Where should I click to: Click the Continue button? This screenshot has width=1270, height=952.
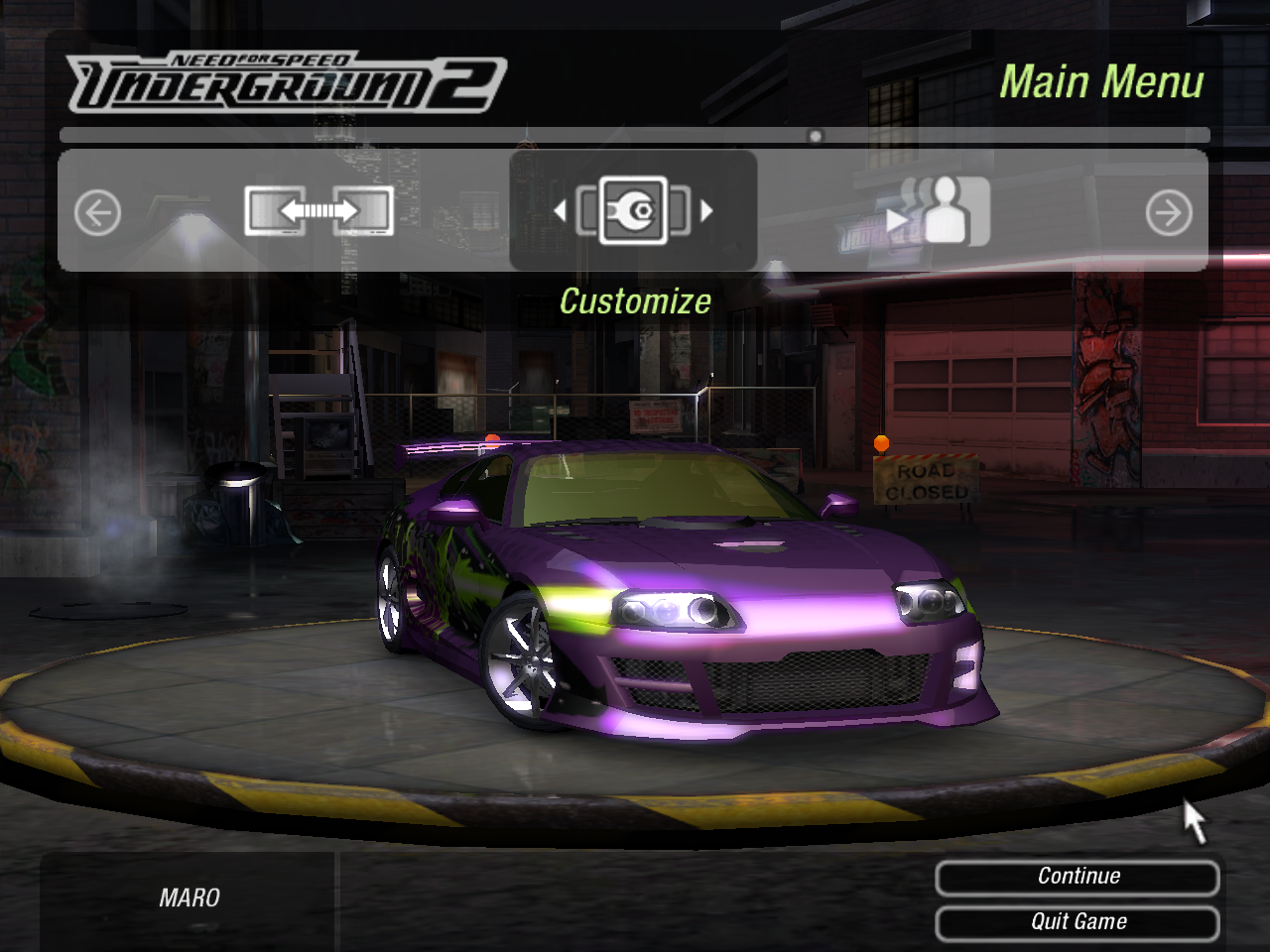pos(1078,877)
